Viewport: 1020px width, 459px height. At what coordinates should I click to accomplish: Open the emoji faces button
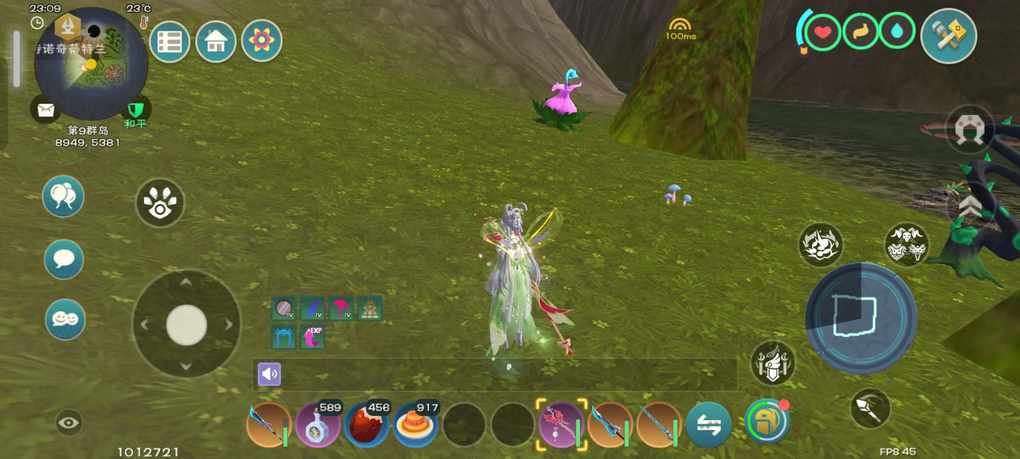pyautogui.click(x=64, y=320)
